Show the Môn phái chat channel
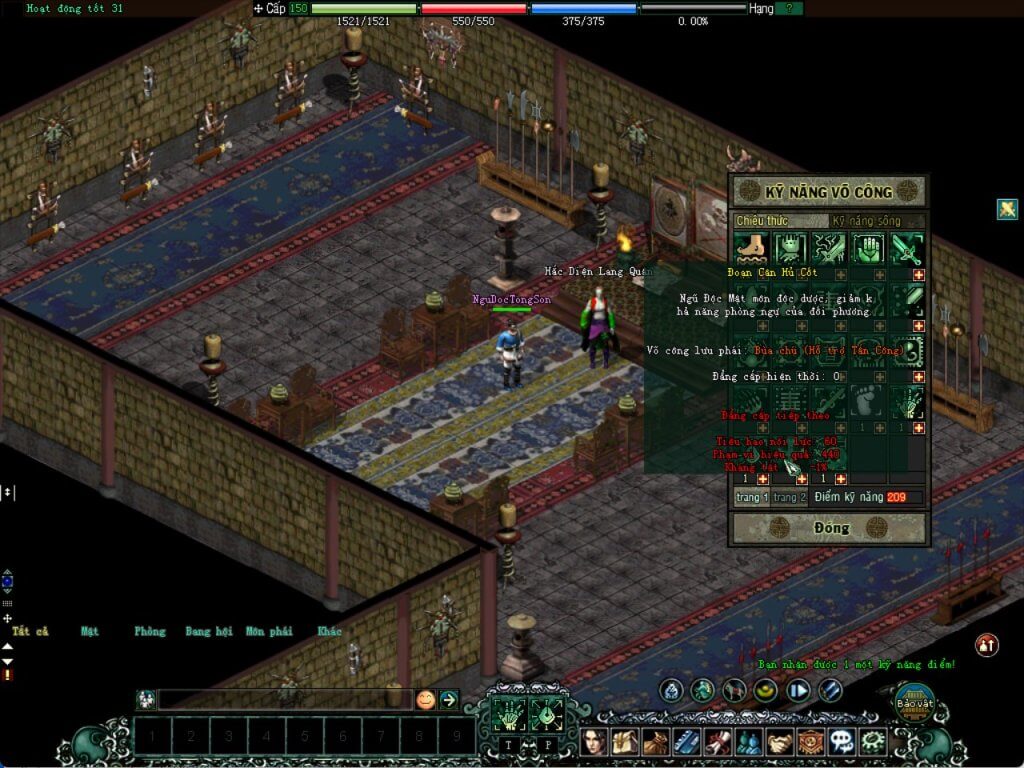 pos(268,631)
